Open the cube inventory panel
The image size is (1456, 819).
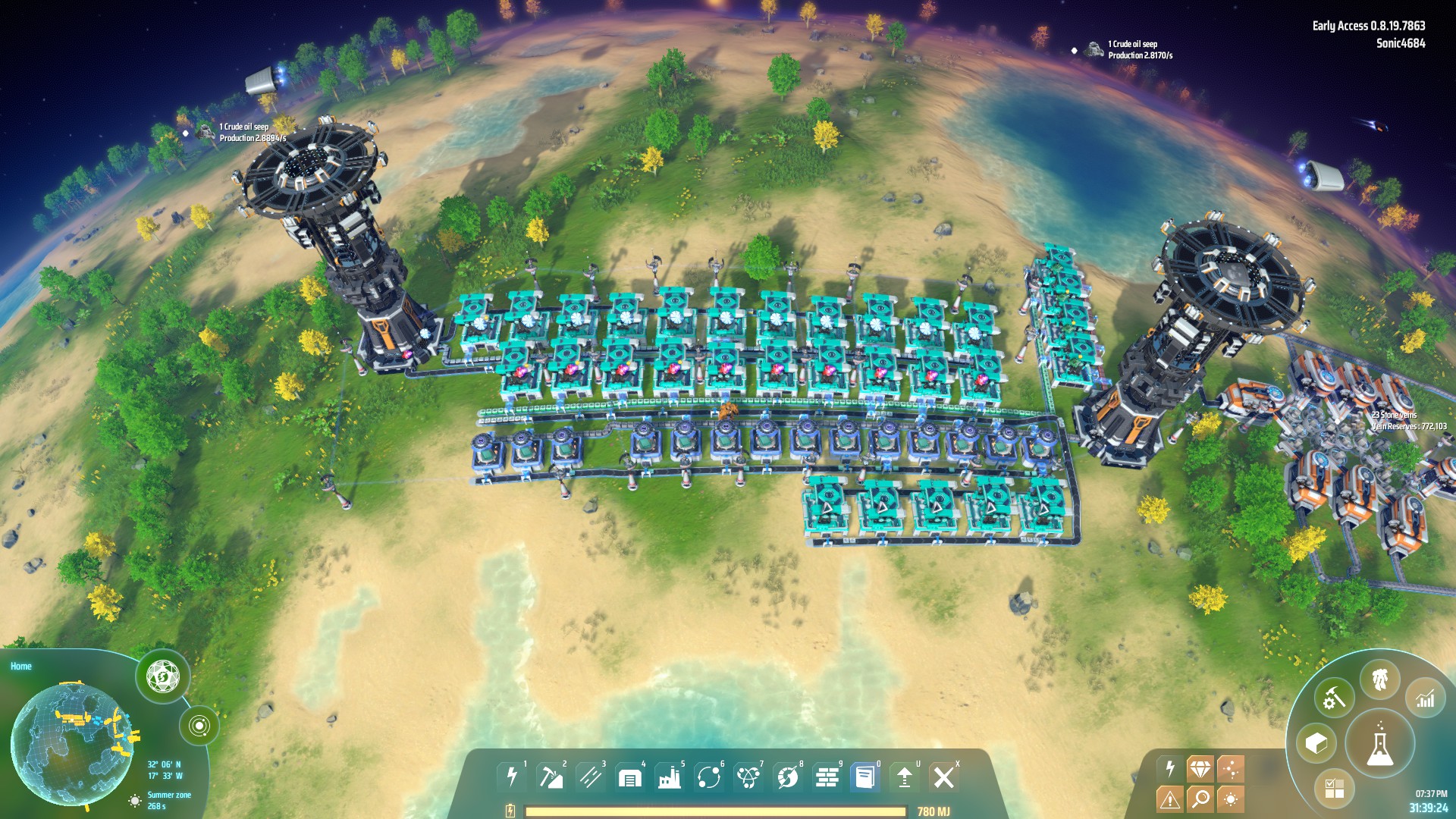[1316, 743]
